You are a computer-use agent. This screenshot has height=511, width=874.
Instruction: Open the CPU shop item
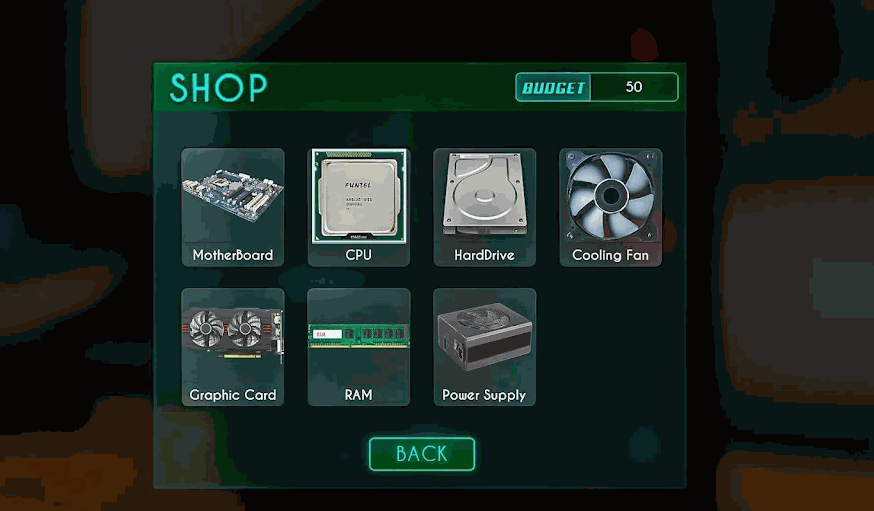click(x=359, y=207)
